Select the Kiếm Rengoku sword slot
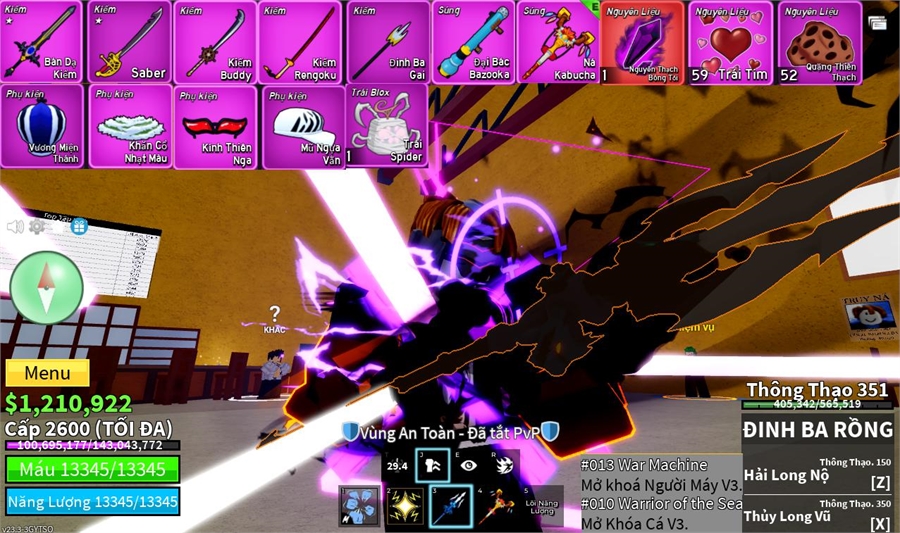900x533 pixels. tap(300, 42)
